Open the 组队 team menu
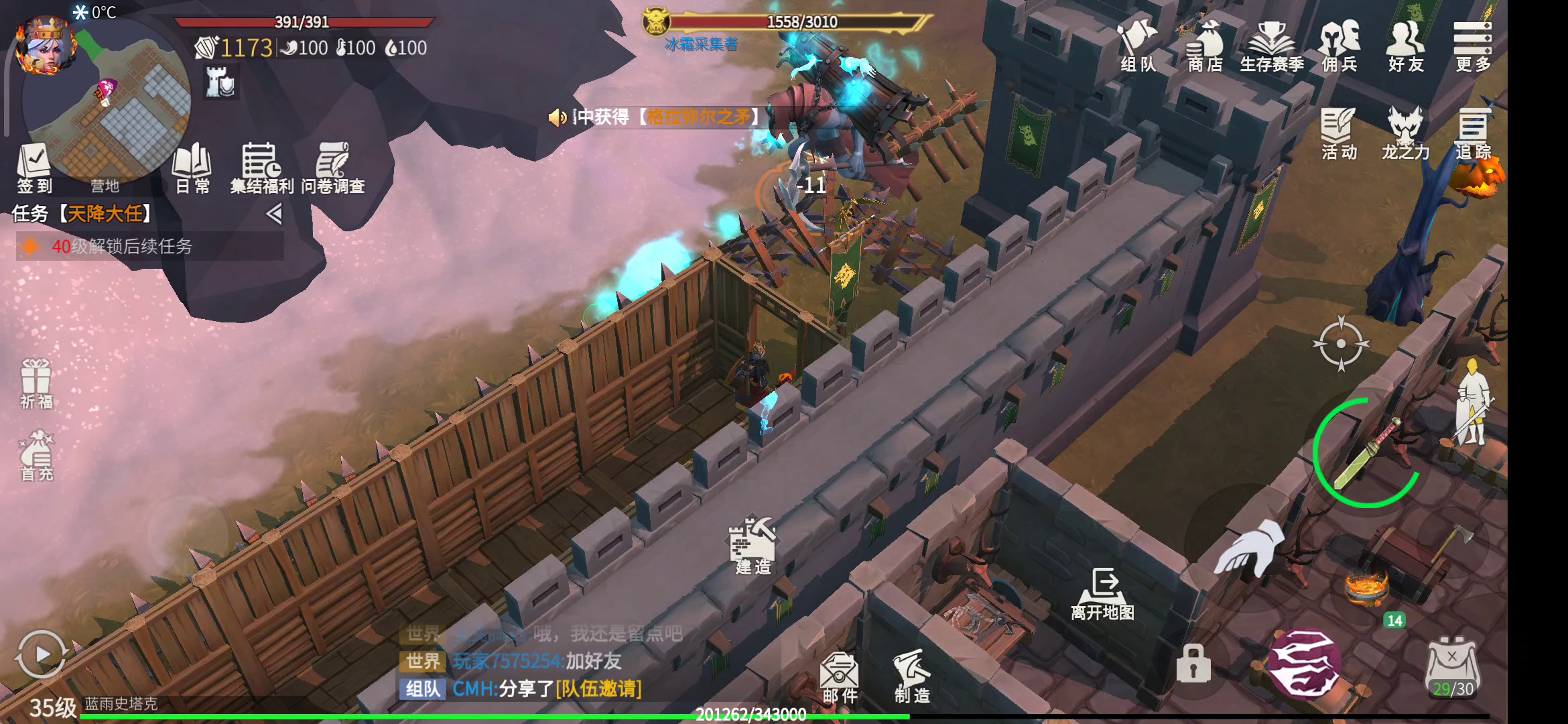The image size is (1568, 724). pyautogui.click(x=1138, y=46)
